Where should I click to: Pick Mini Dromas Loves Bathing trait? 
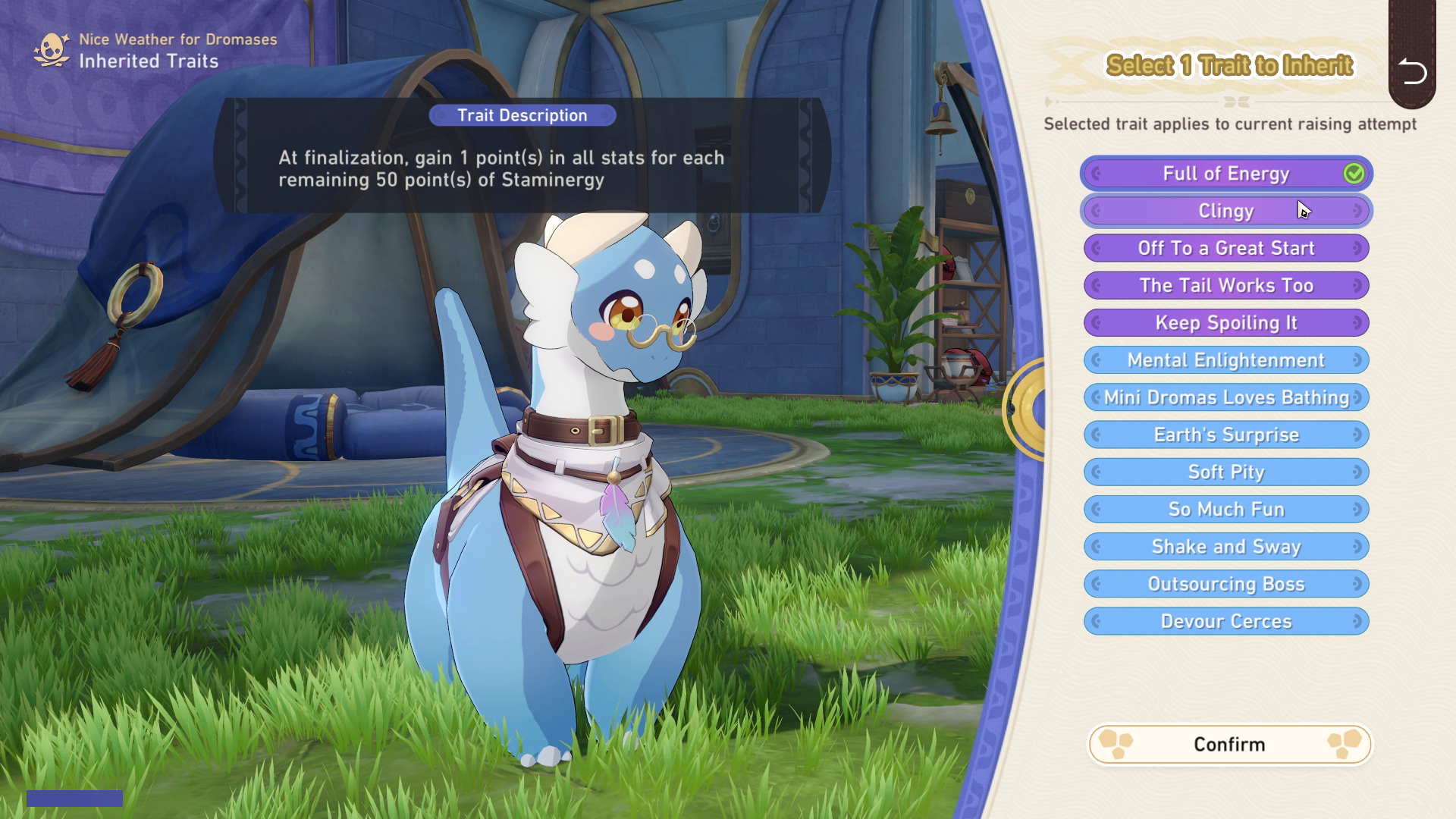1225,397
